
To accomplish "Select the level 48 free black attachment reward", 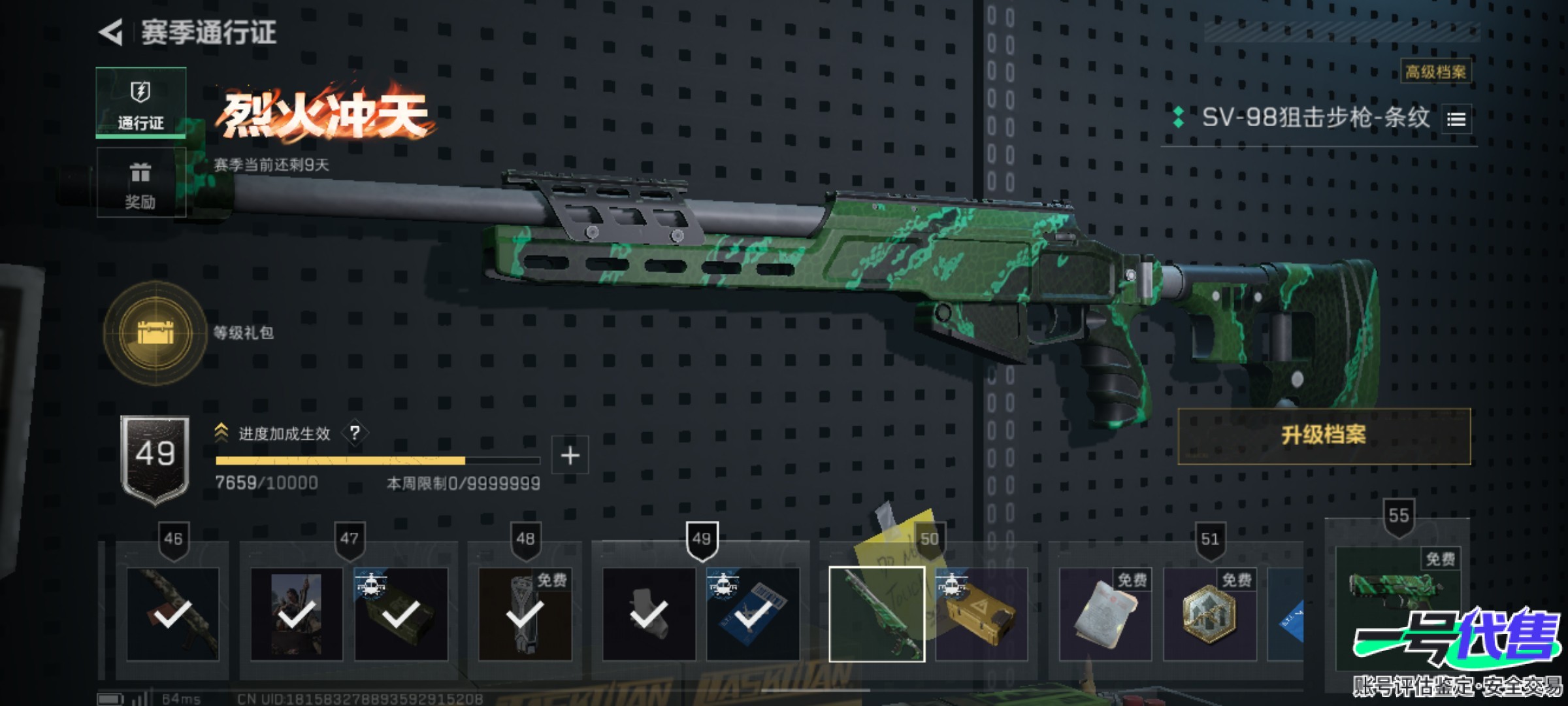I will click(525, 614).
